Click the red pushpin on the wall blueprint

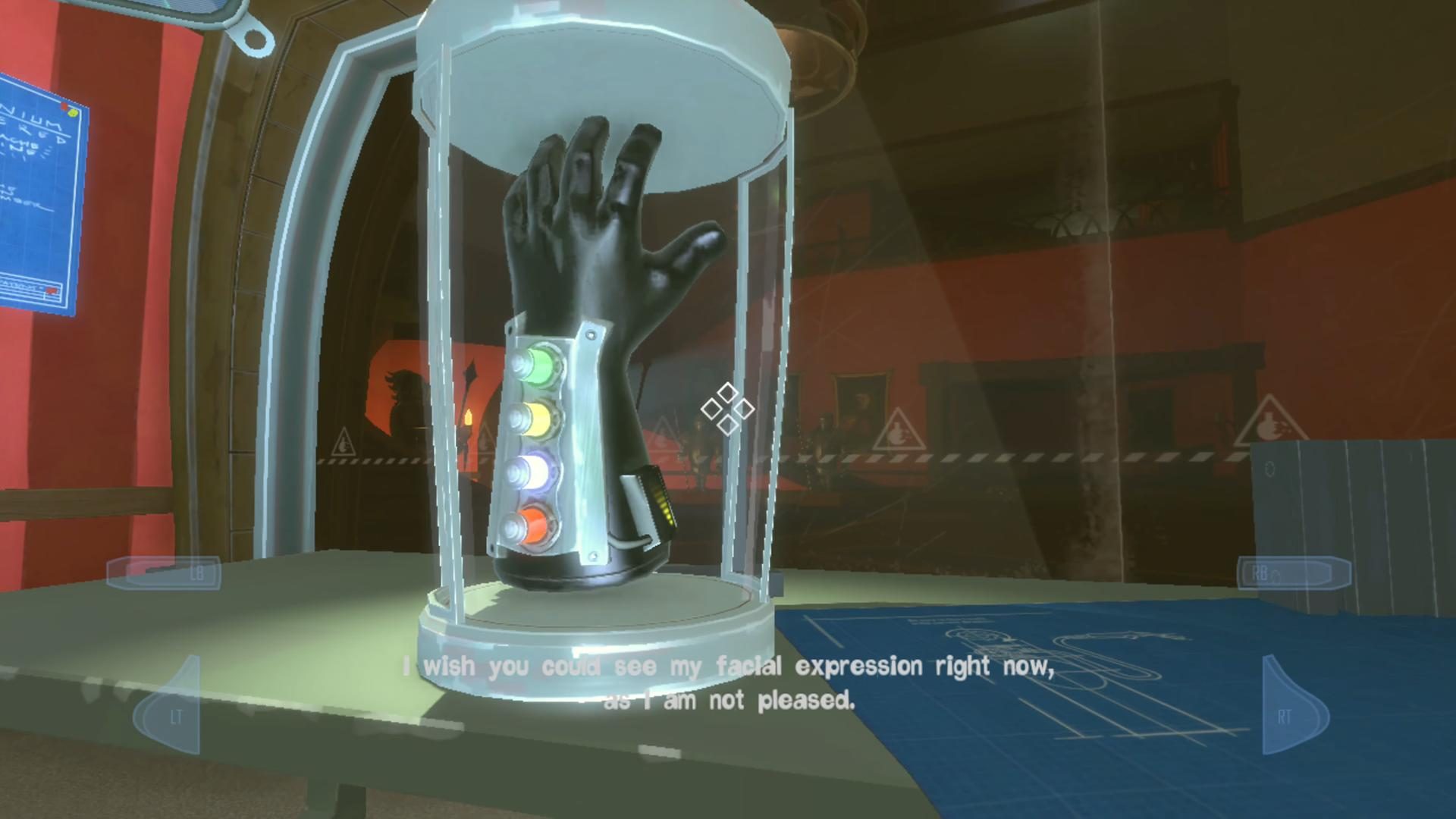click(64, 106)
